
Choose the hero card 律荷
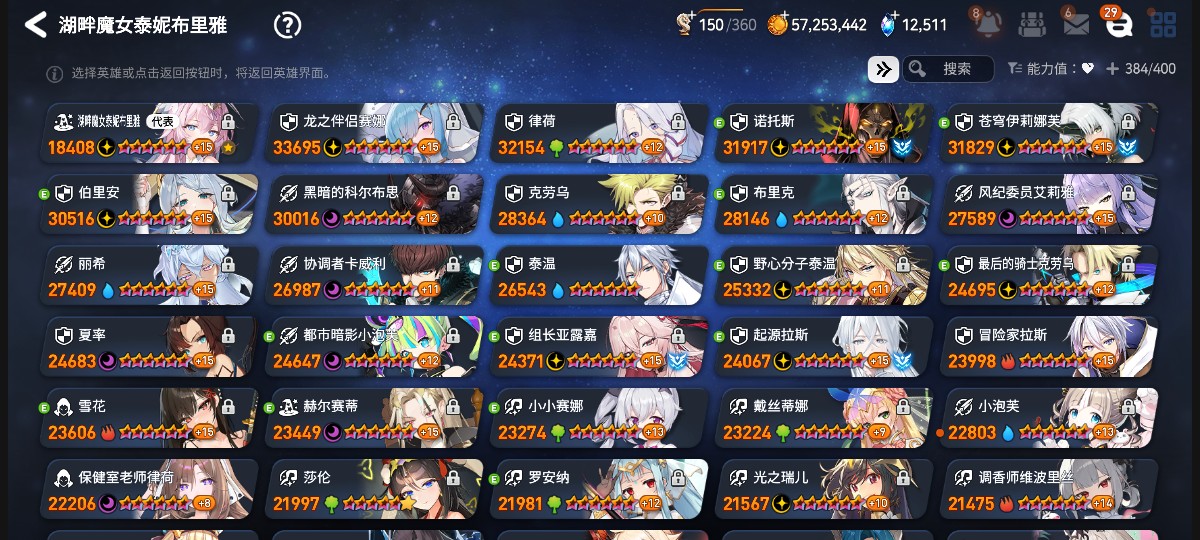point(600,133)
